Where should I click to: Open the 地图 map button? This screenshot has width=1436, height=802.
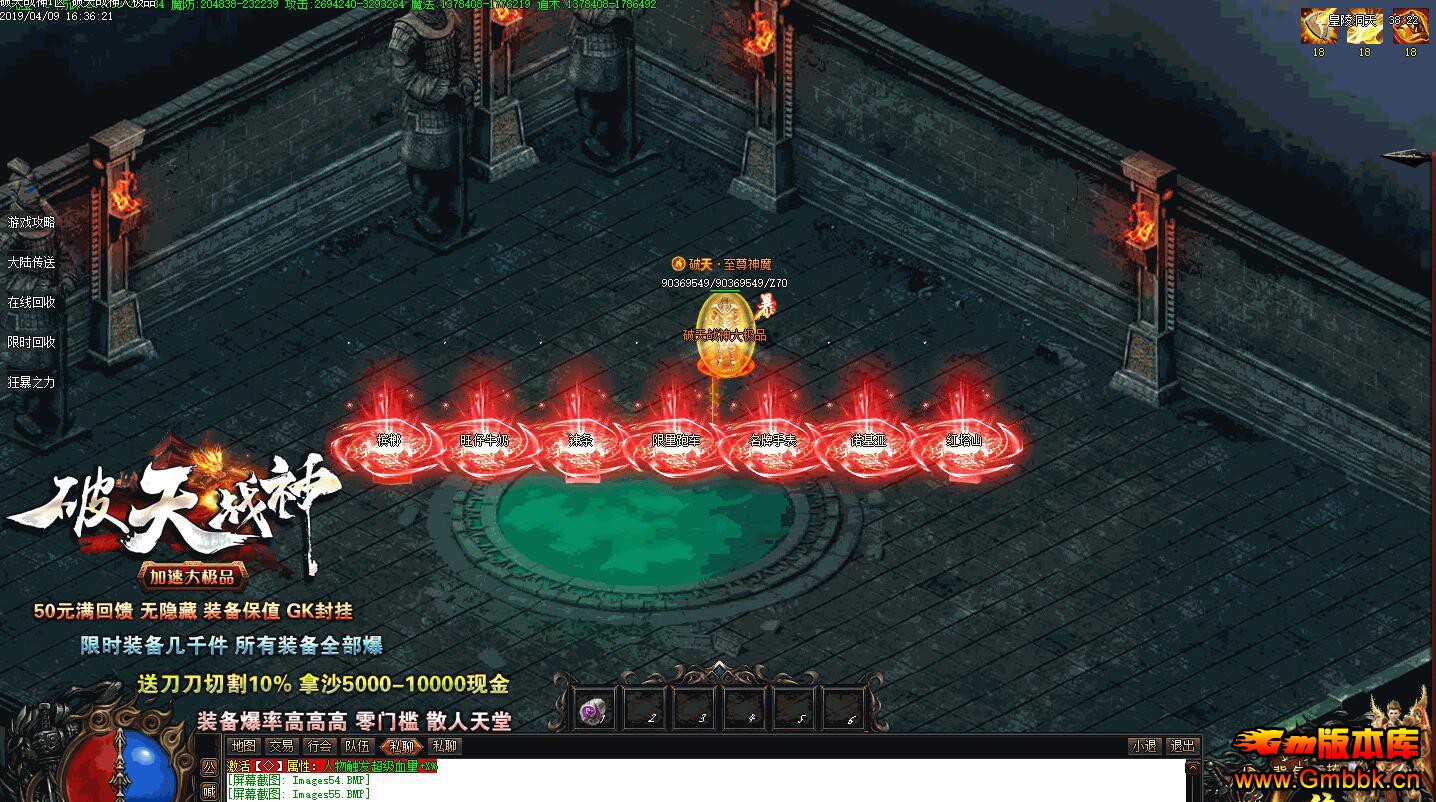(243, 746)
